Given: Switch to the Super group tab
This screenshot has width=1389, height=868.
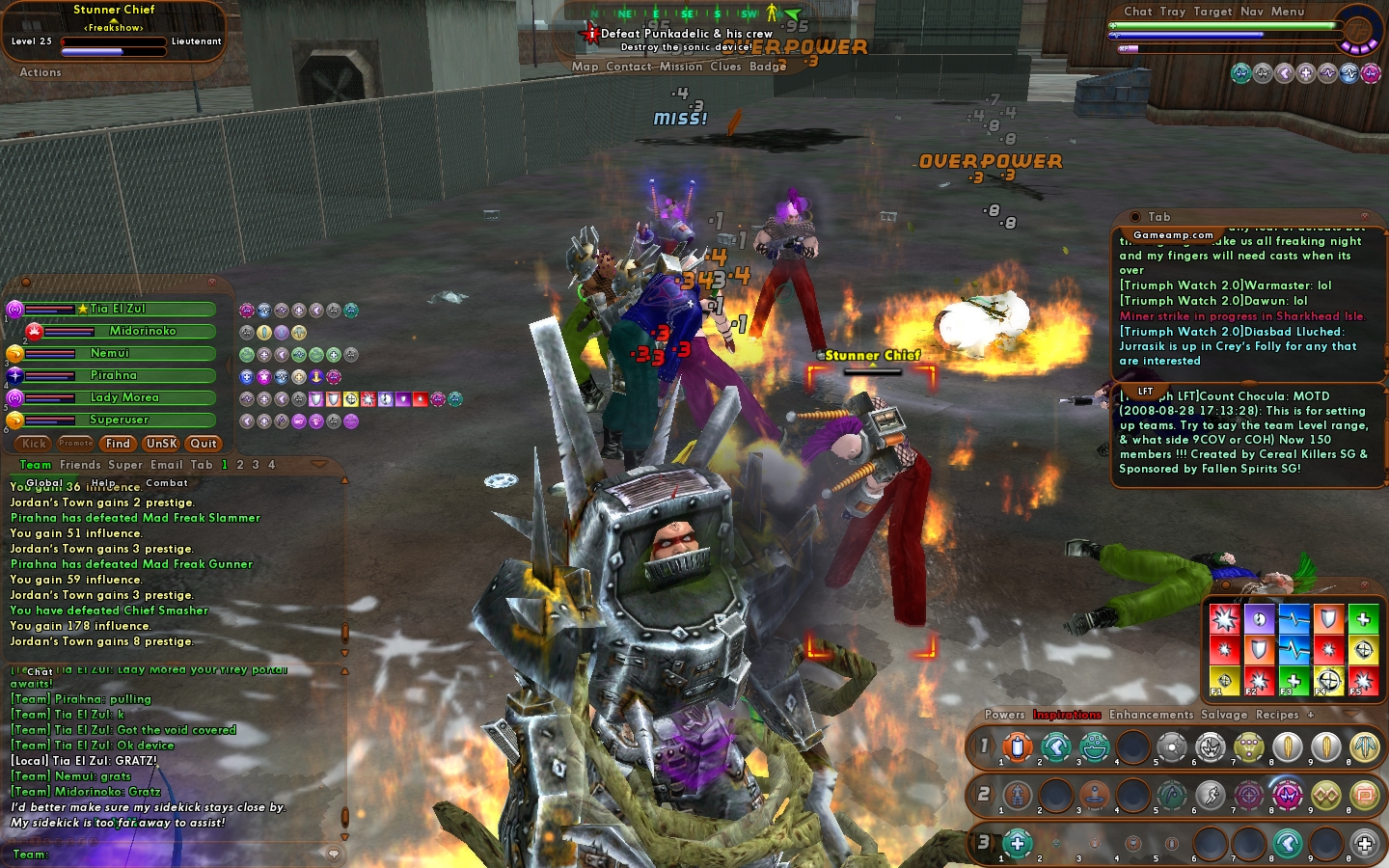Looking at the screenshot, I should pyautogui.click(x=125, y=465).
